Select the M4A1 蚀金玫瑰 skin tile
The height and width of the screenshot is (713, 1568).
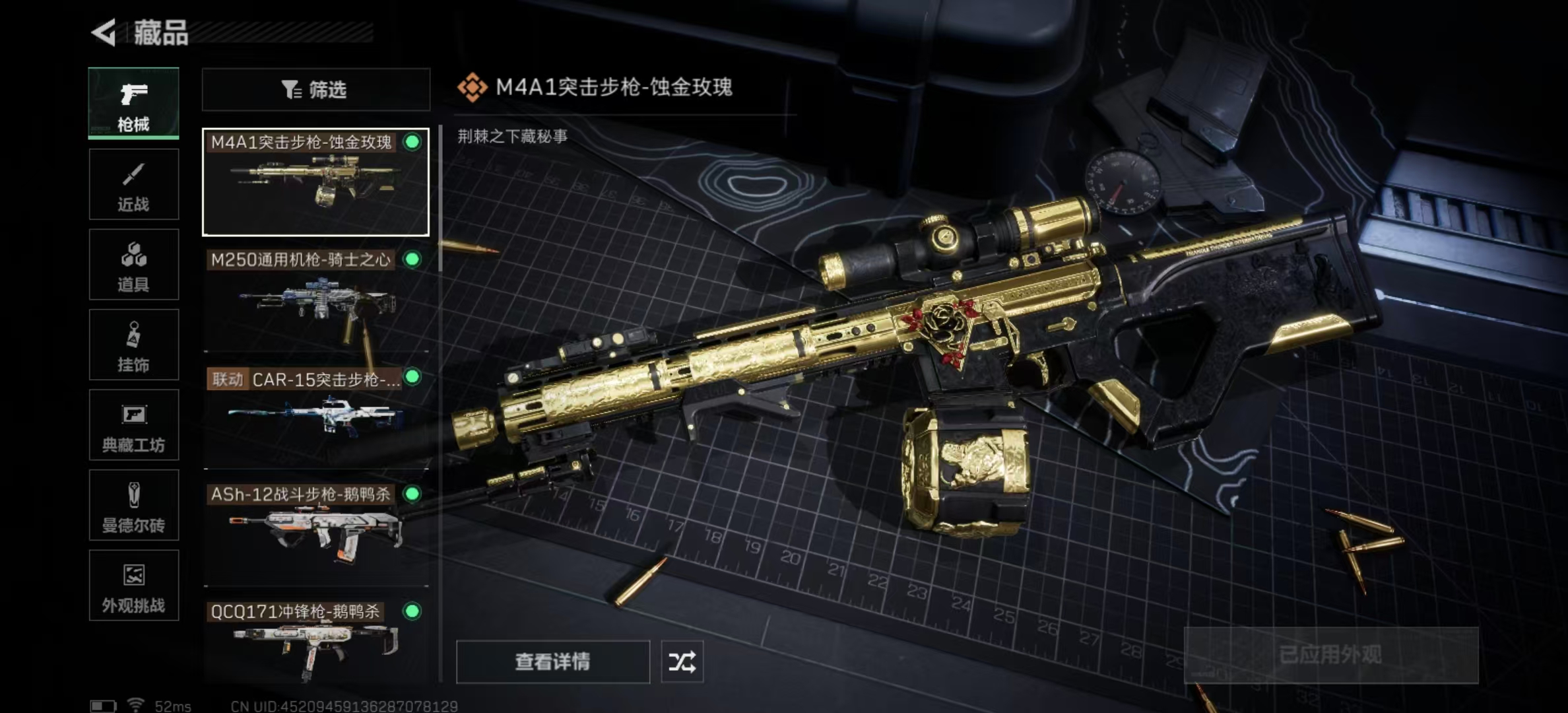[x=315, y=182]
